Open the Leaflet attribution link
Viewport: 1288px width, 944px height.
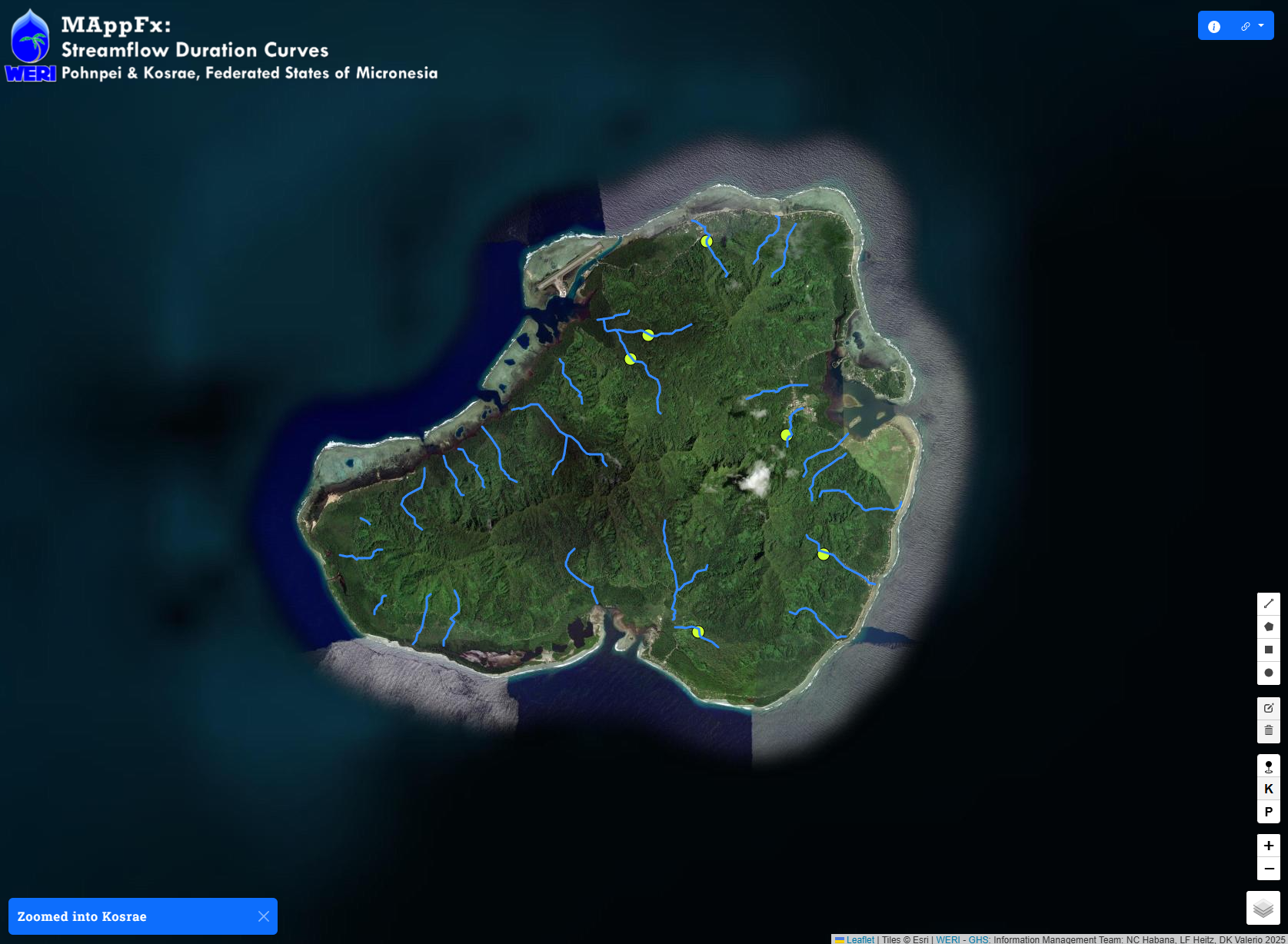click(860, 939)
